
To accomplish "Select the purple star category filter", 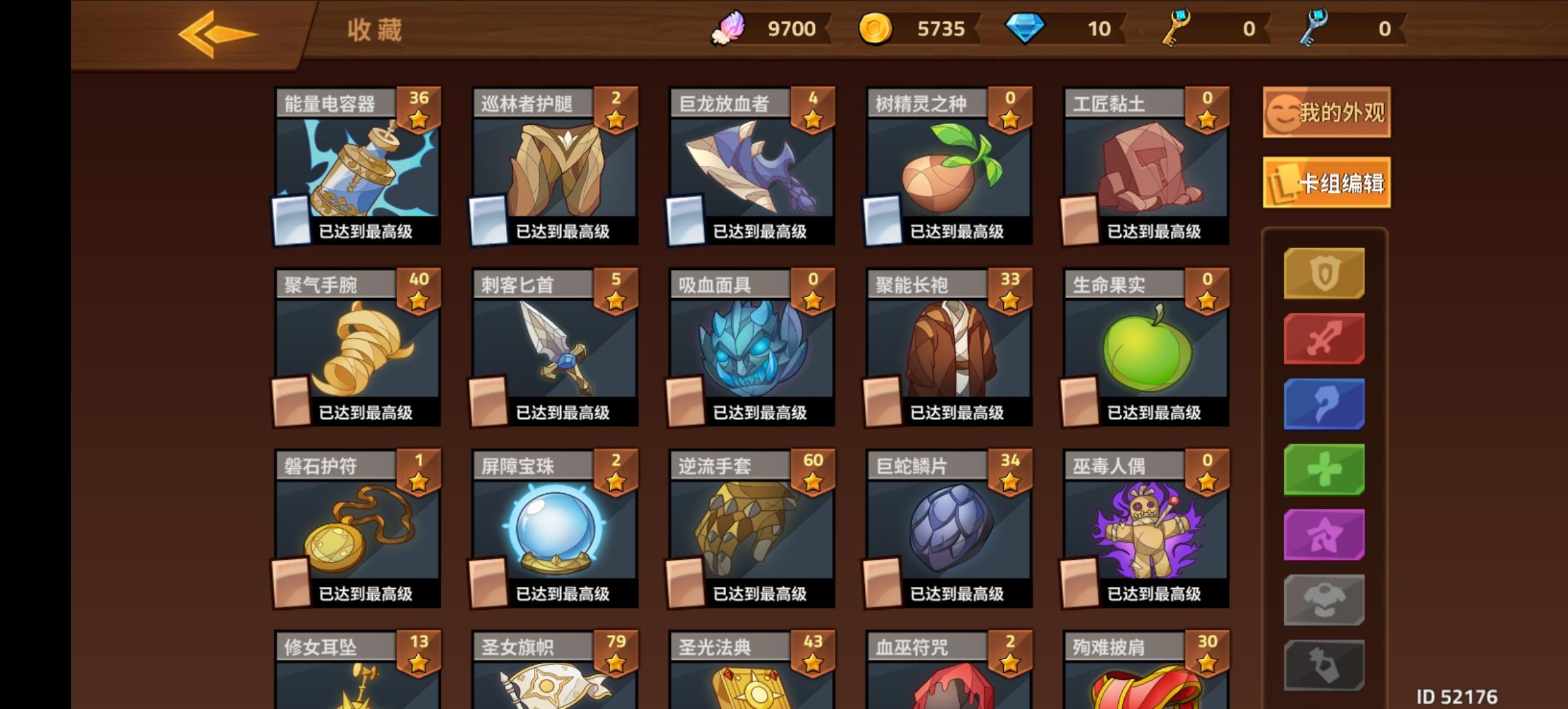I will click(x=1324, y=535).
